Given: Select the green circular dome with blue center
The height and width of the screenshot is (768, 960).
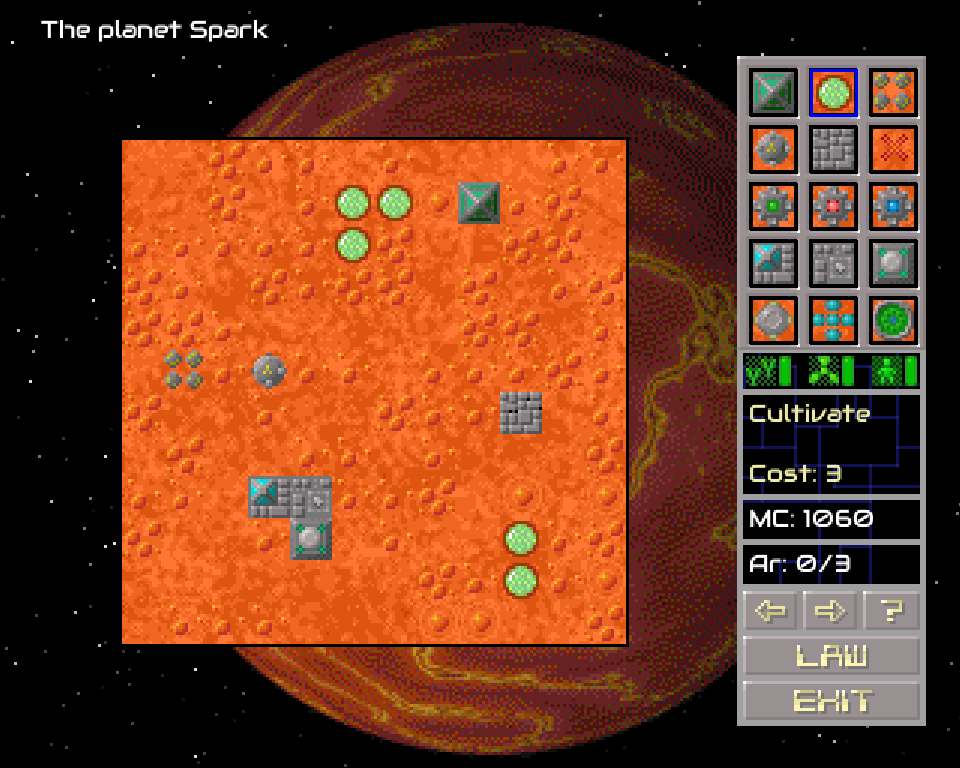Looking at the screenshot, I should coord(892,321).
